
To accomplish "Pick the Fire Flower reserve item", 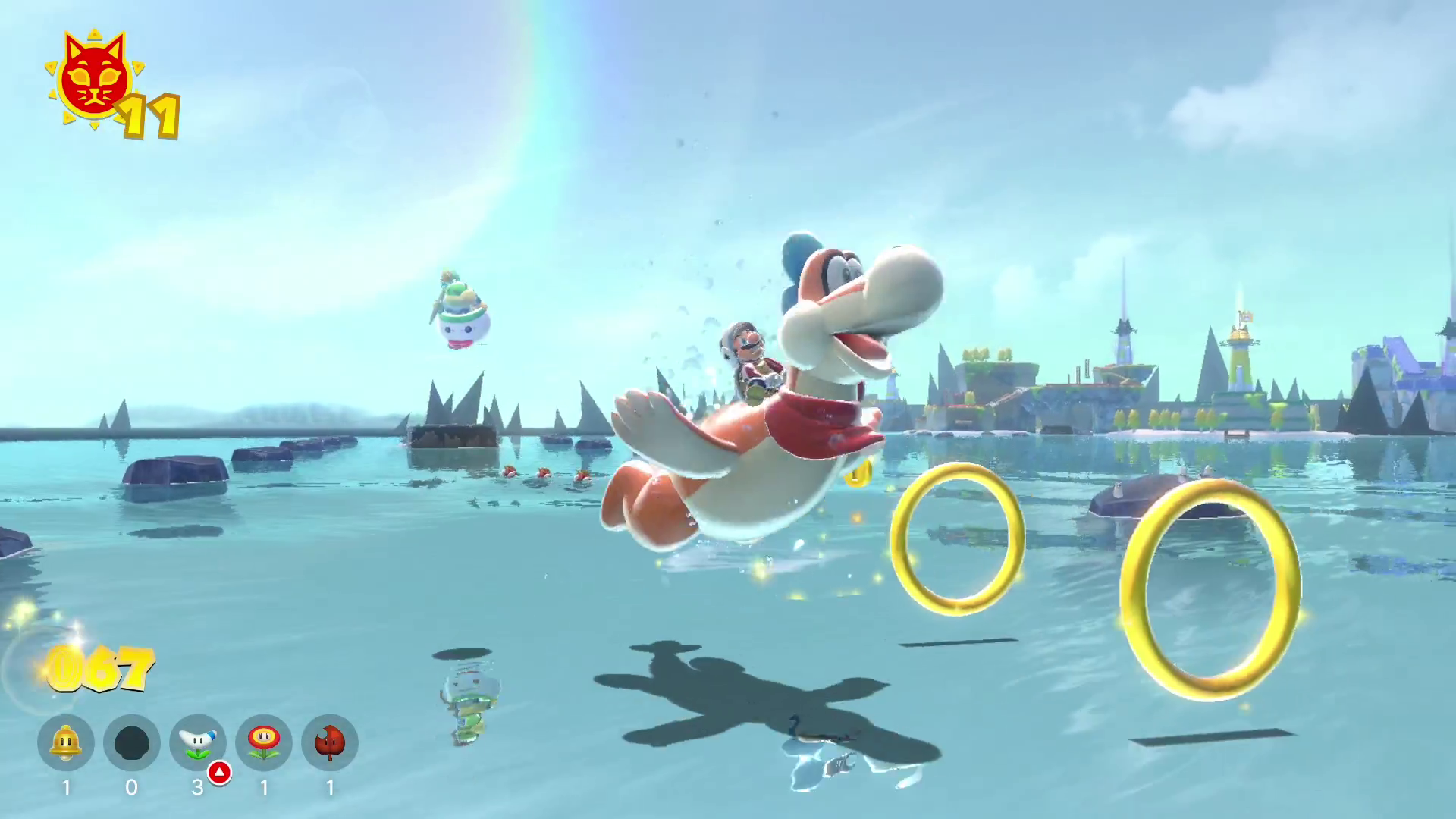I will 263,742.
